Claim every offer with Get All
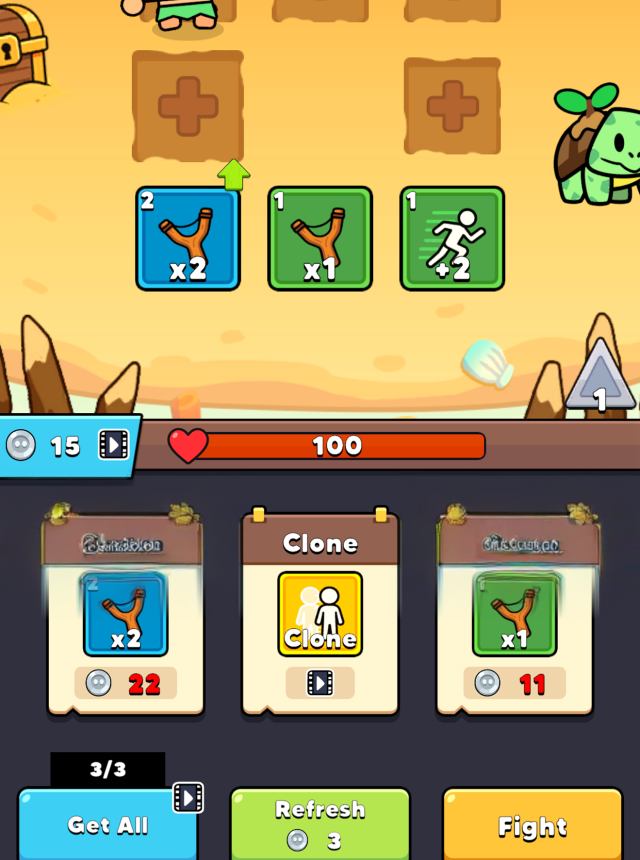Screen dimensions: 640x860 [108, 825]
